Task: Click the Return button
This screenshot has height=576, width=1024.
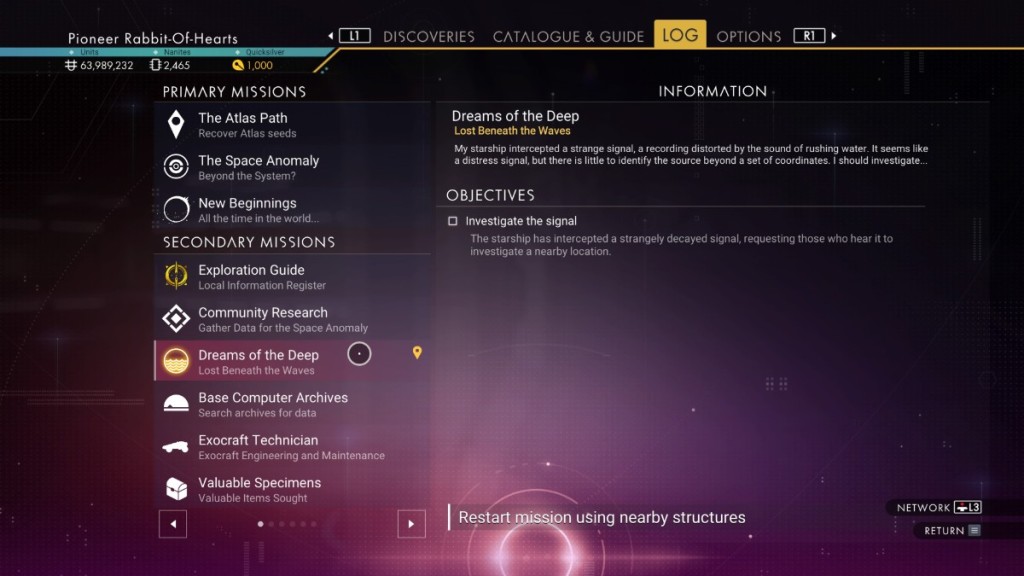Action: click(951, 531)
